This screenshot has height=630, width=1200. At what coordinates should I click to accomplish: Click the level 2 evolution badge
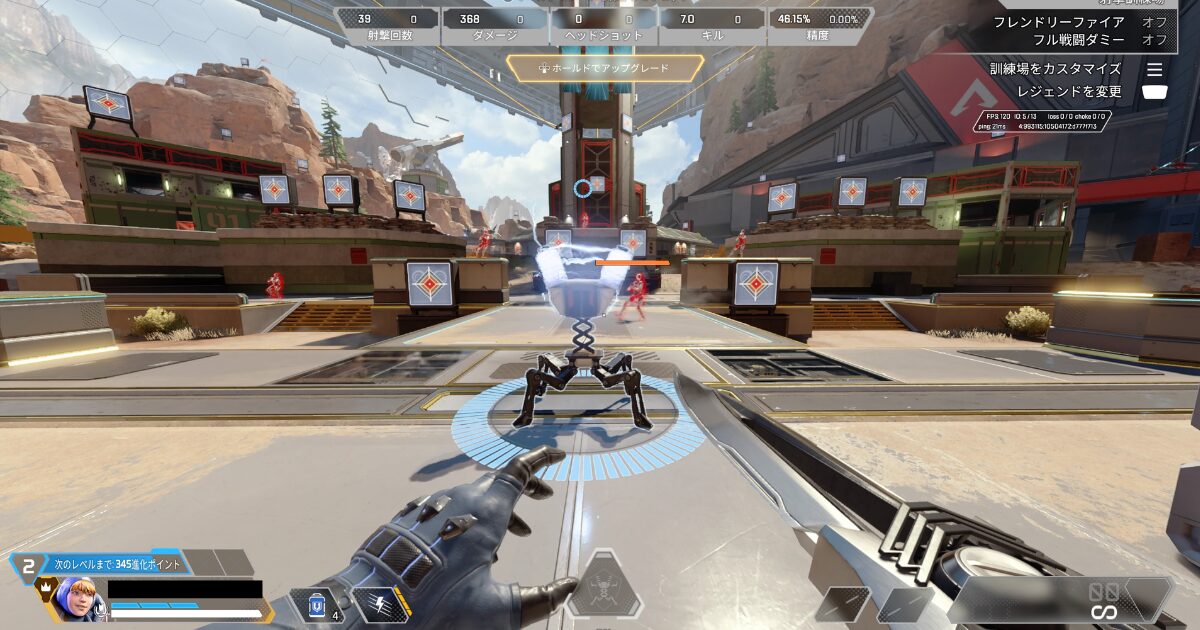(28, 566)
